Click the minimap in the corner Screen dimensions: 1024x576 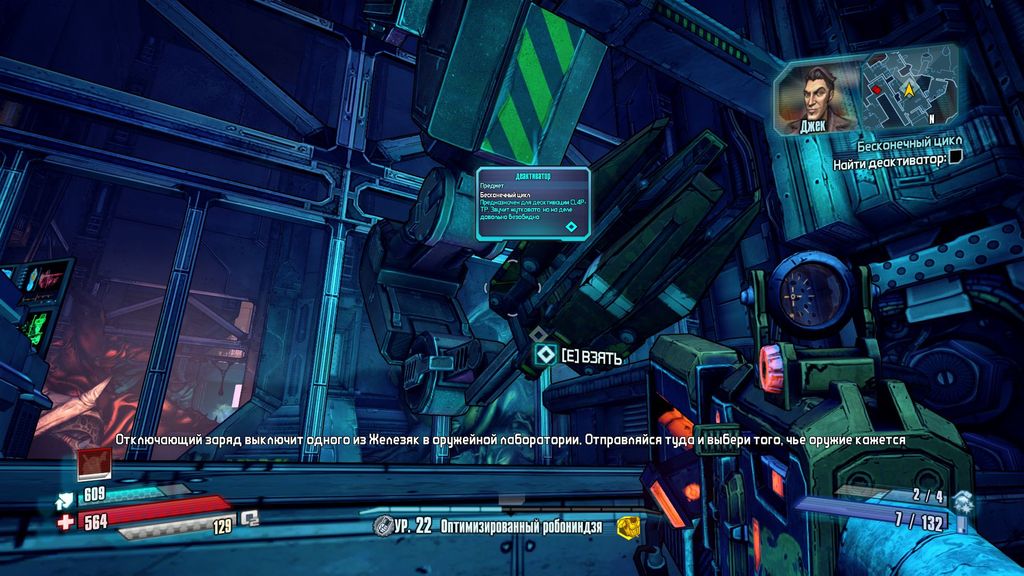pos(908,91)
